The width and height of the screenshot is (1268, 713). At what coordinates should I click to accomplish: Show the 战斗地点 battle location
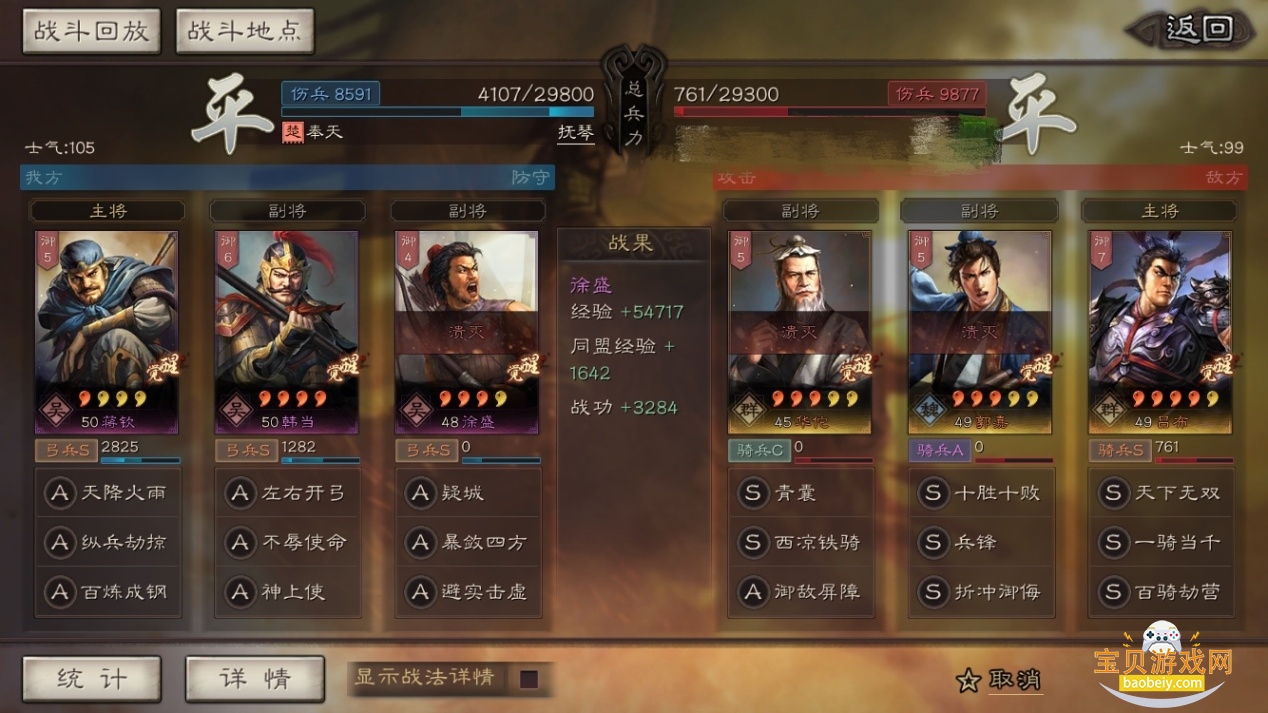[244, 31]
